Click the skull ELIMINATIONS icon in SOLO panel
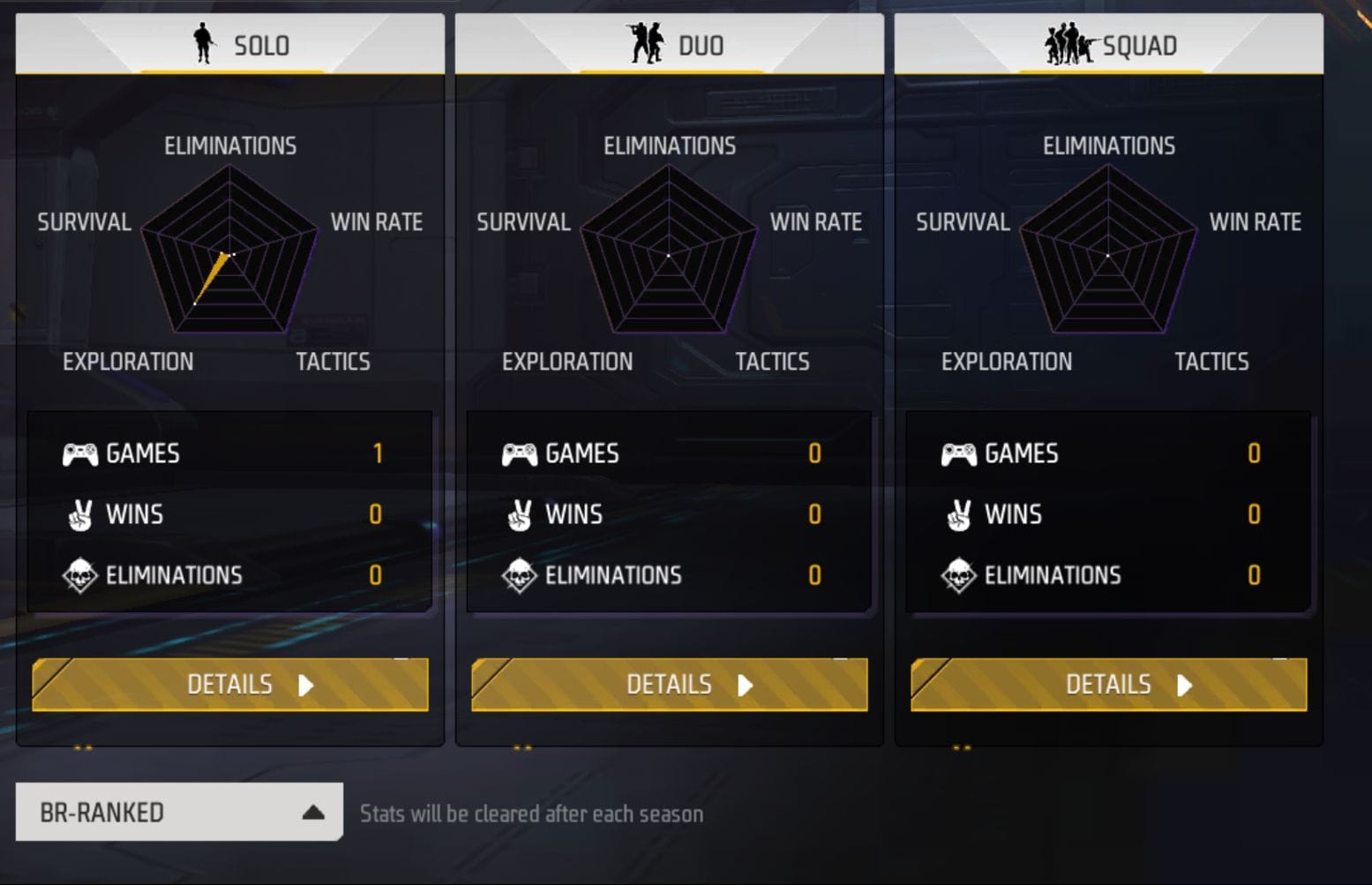Screen dimensions: 1372x885 tap(81, 574)
